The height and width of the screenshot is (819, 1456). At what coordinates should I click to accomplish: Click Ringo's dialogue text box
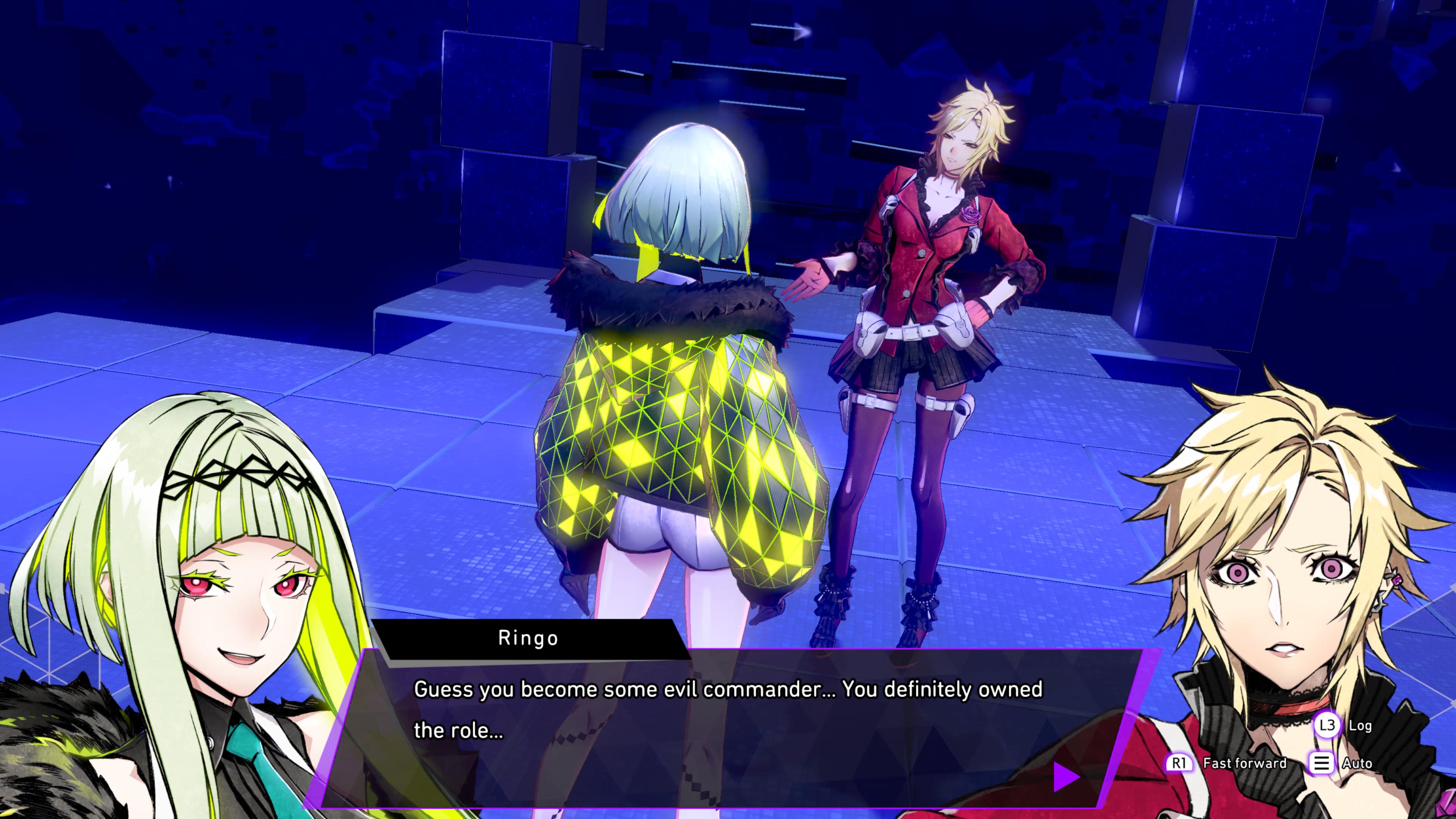tap(729, 729)
